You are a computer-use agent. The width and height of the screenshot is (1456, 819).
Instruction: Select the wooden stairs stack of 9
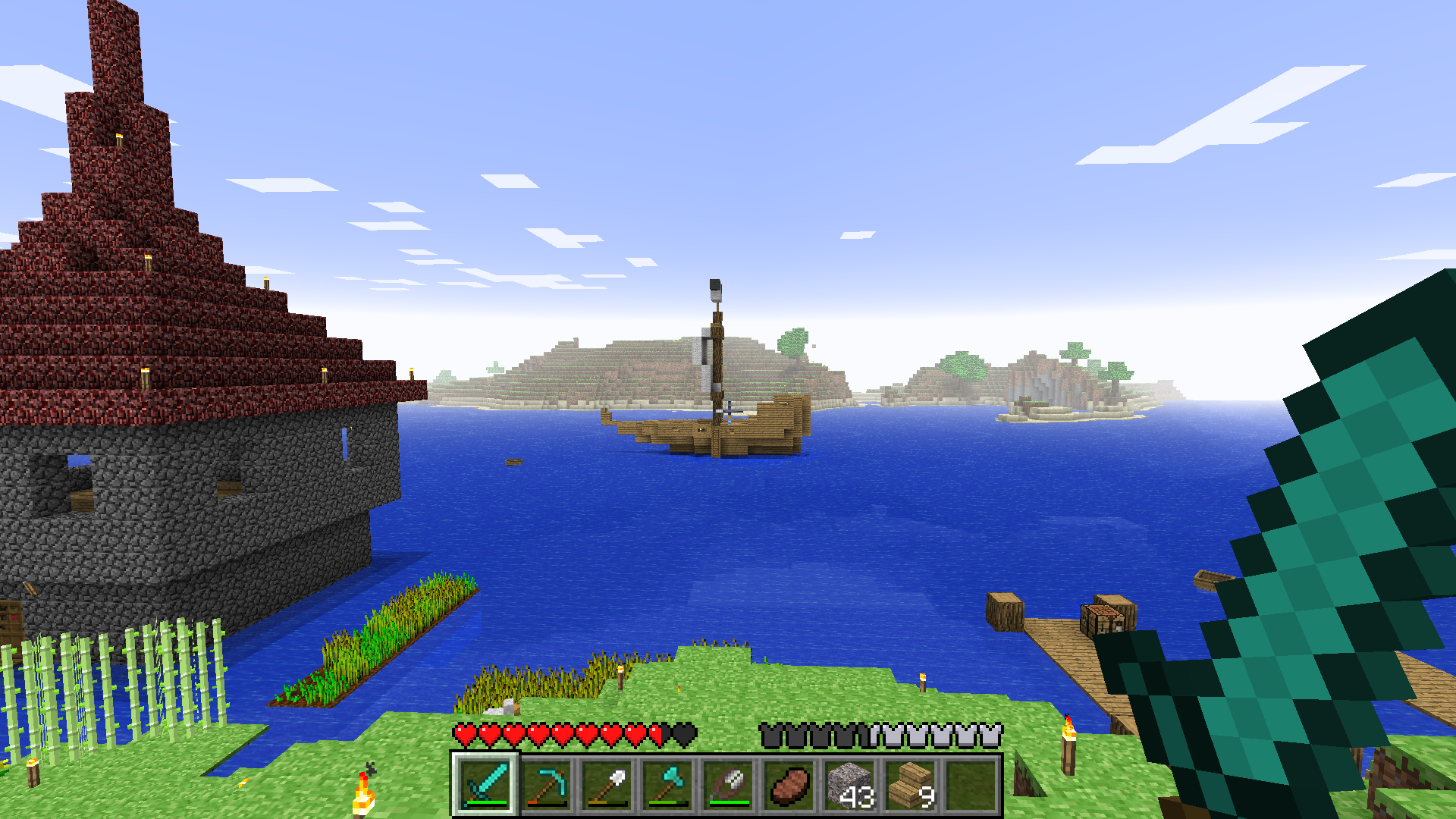[x=910, y=785]
